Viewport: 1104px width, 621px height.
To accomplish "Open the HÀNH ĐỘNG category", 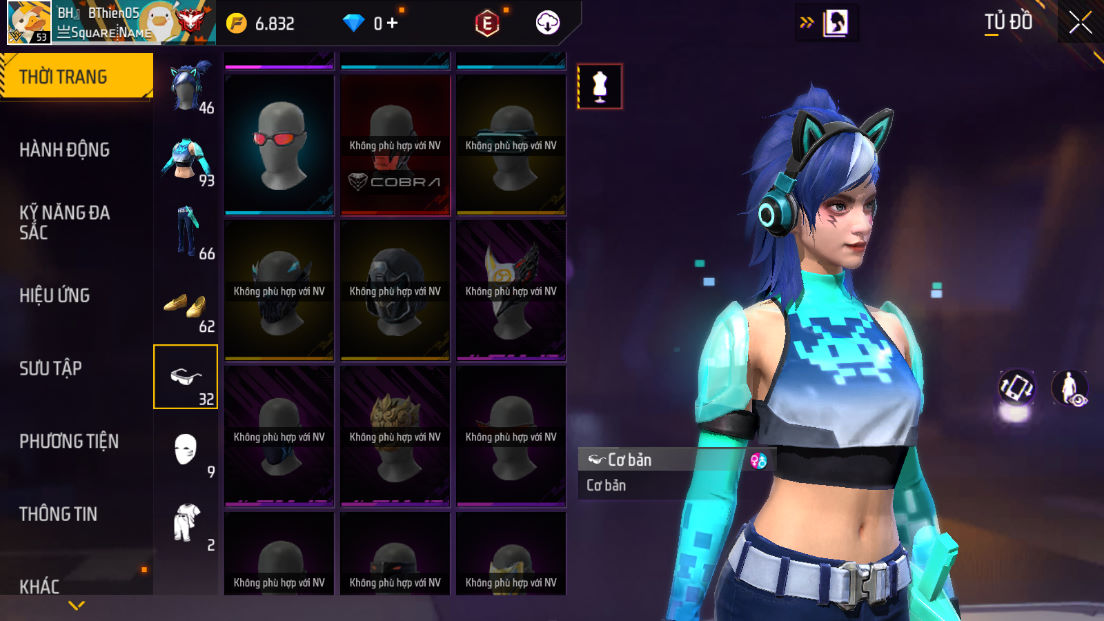I will (65, 150).
